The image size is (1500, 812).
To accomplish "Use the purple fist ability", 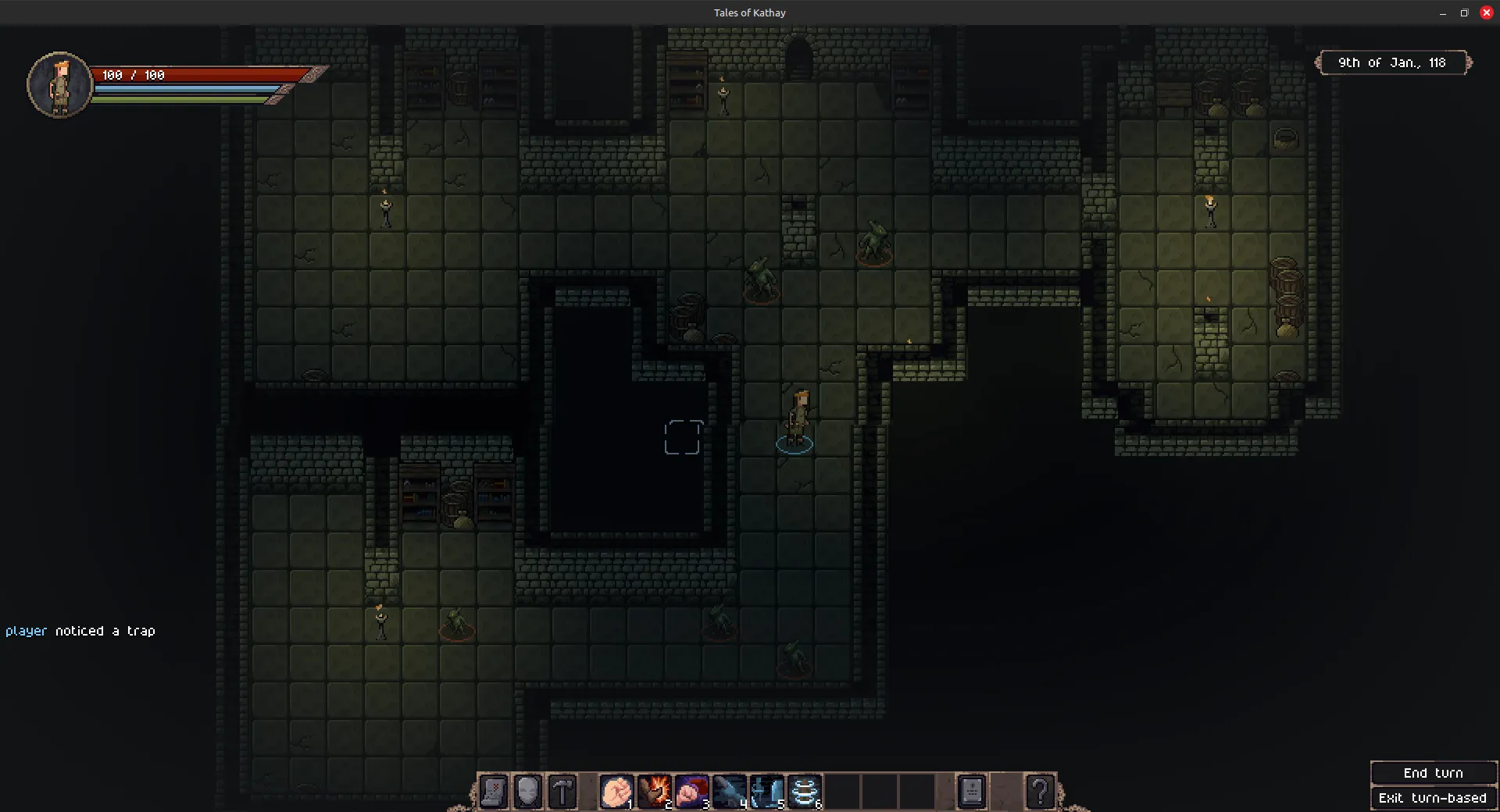I will (692, 792).
